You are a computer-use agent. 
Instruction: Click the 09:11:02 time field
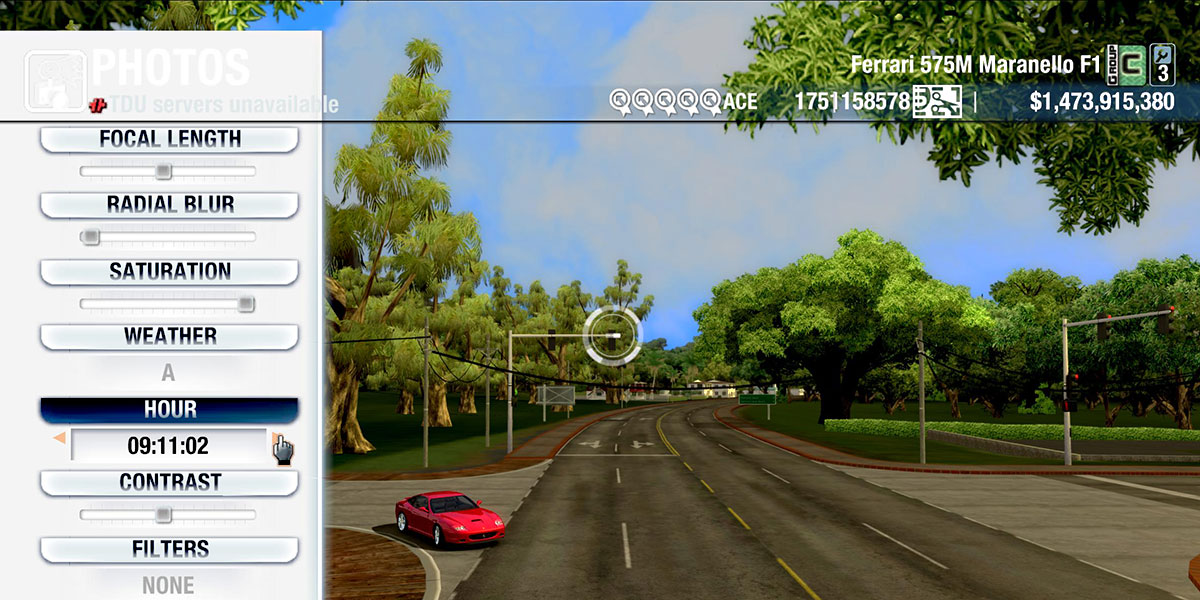click(x=168, y=445)
